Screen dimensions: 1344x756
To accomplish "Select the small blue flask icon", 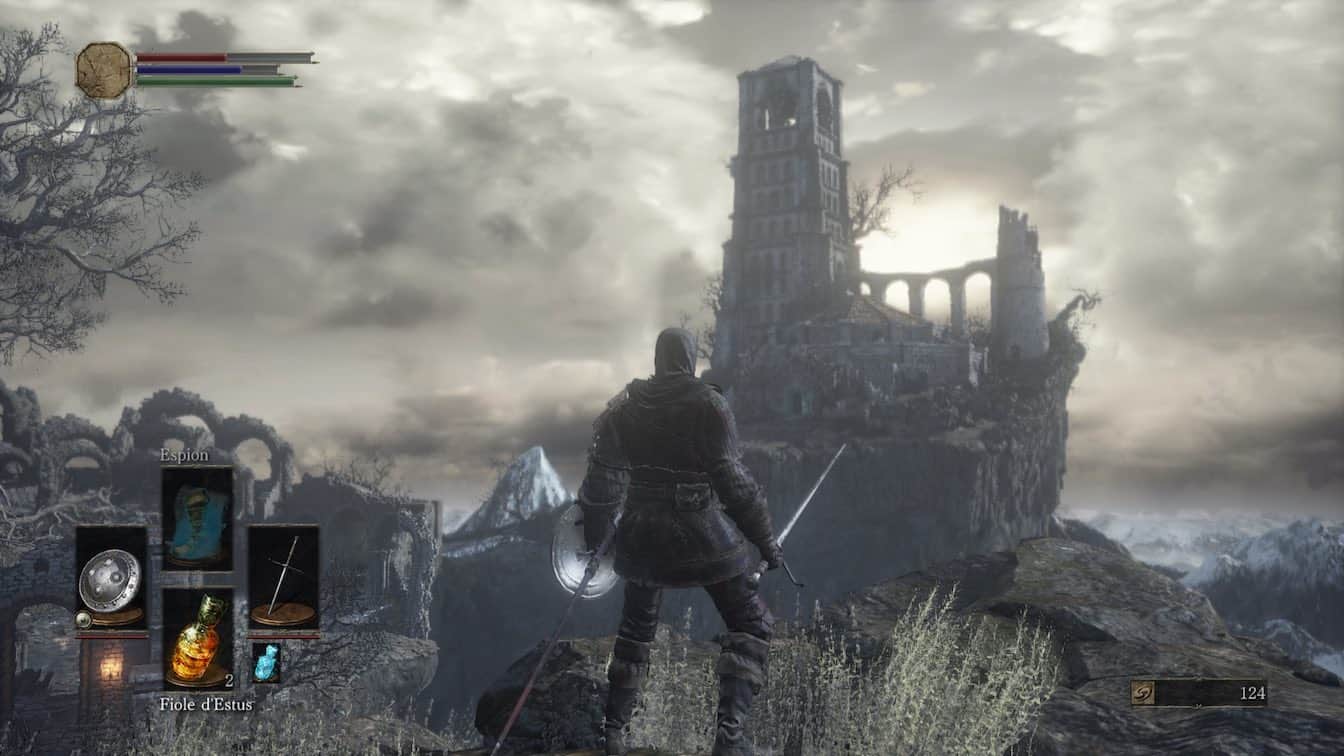I will point(266,662).
